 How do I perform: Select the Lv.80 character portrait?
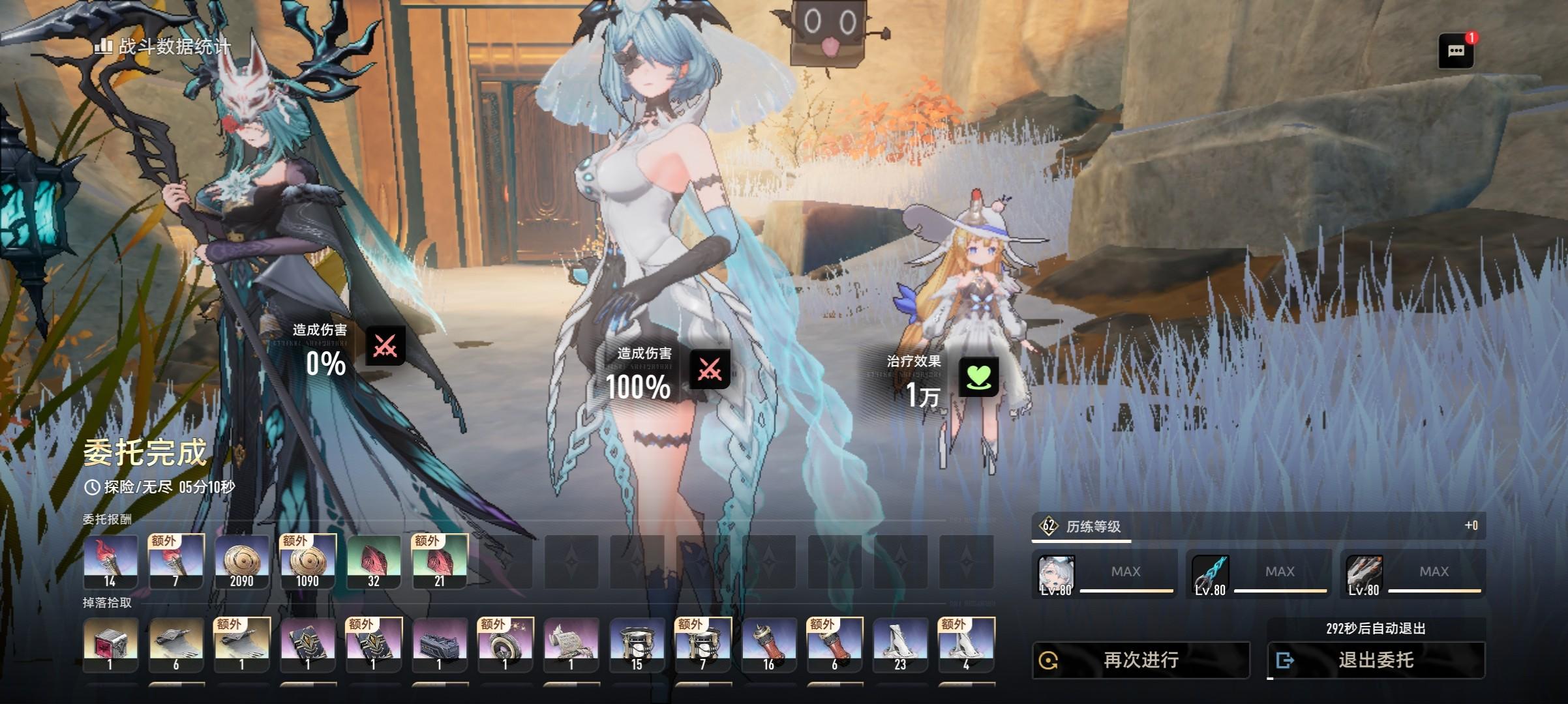(x=1056, y=575)
